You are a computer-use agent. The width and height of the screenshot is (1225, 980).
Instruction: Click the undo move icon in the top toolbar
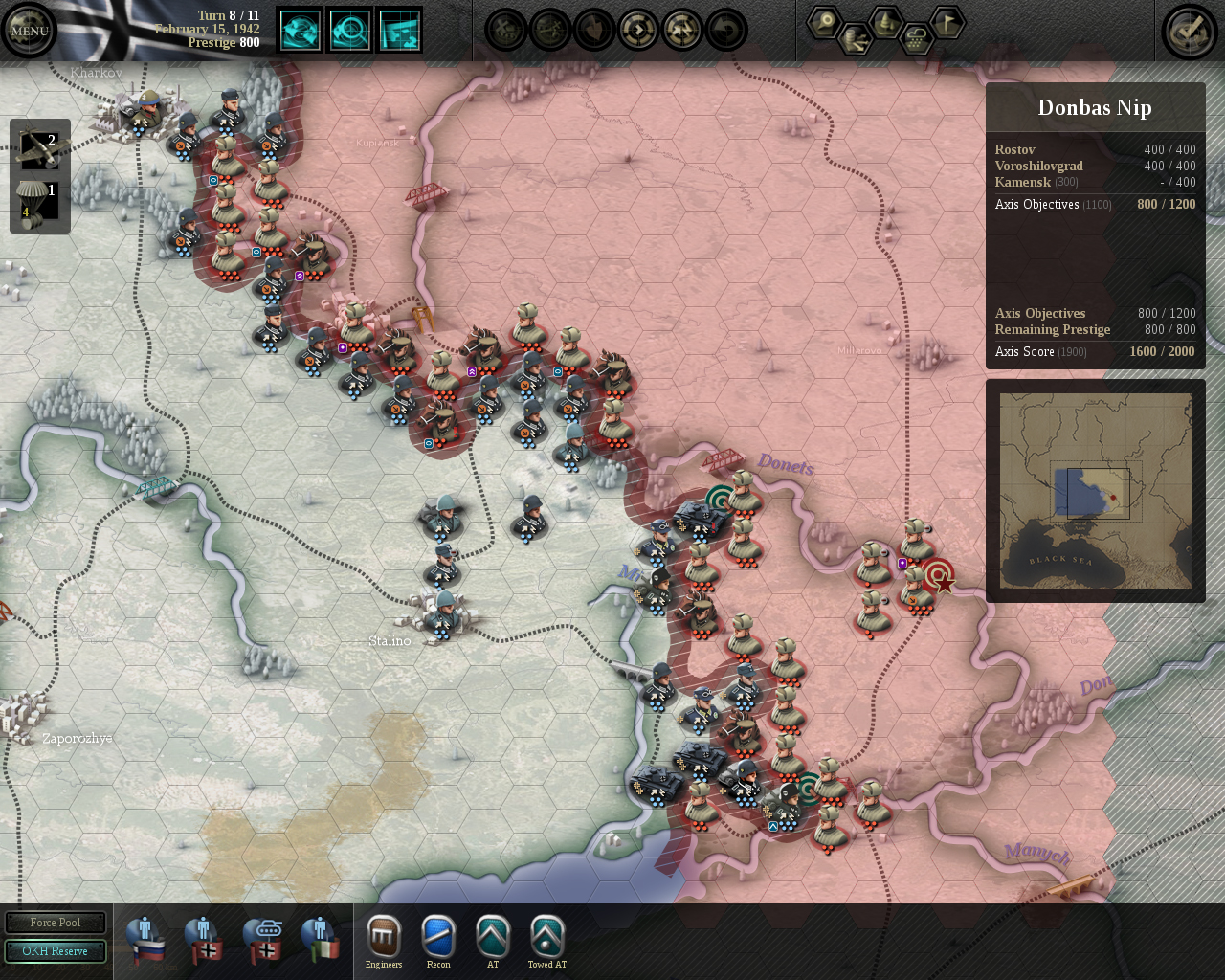point(726,31)
